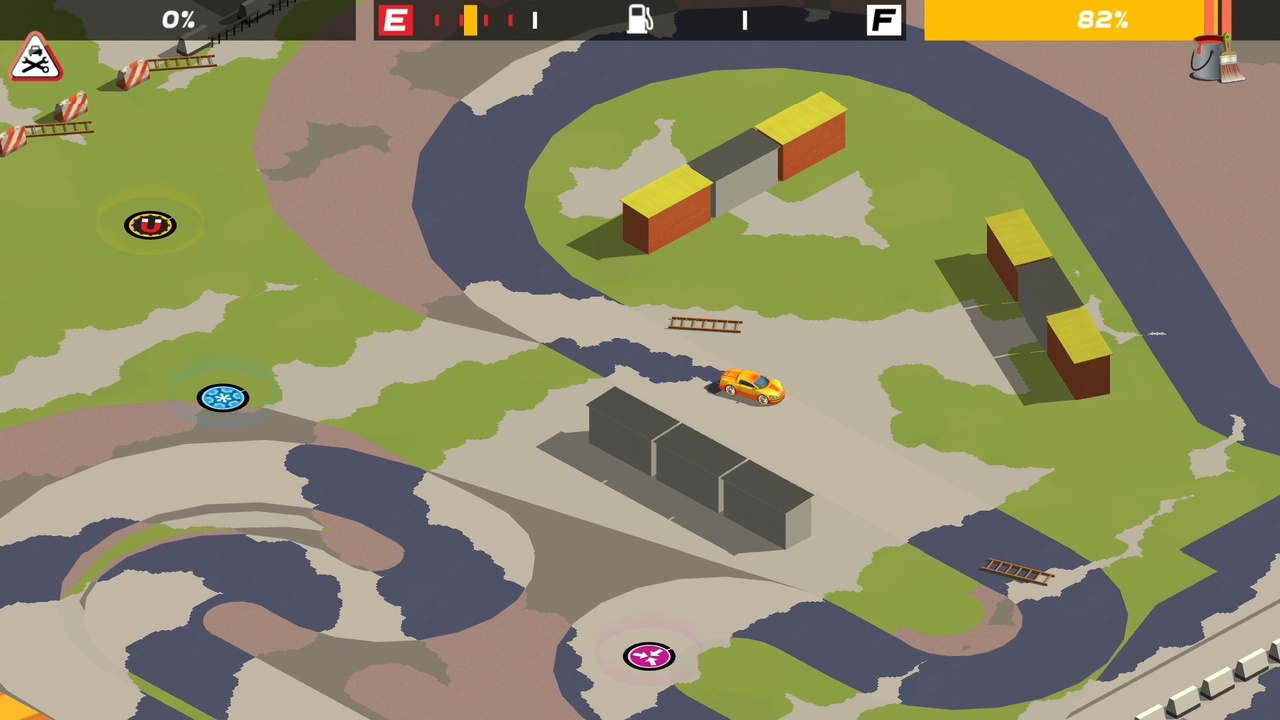
Task: Click the white F full-fuel indicator
Action: (884, 19)
